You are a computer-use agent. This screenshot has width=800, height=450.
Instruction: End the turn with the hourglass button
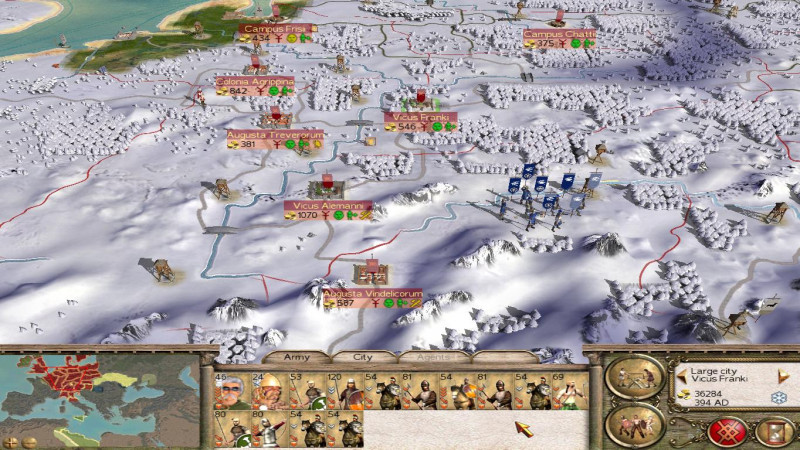tap(771, 429)
